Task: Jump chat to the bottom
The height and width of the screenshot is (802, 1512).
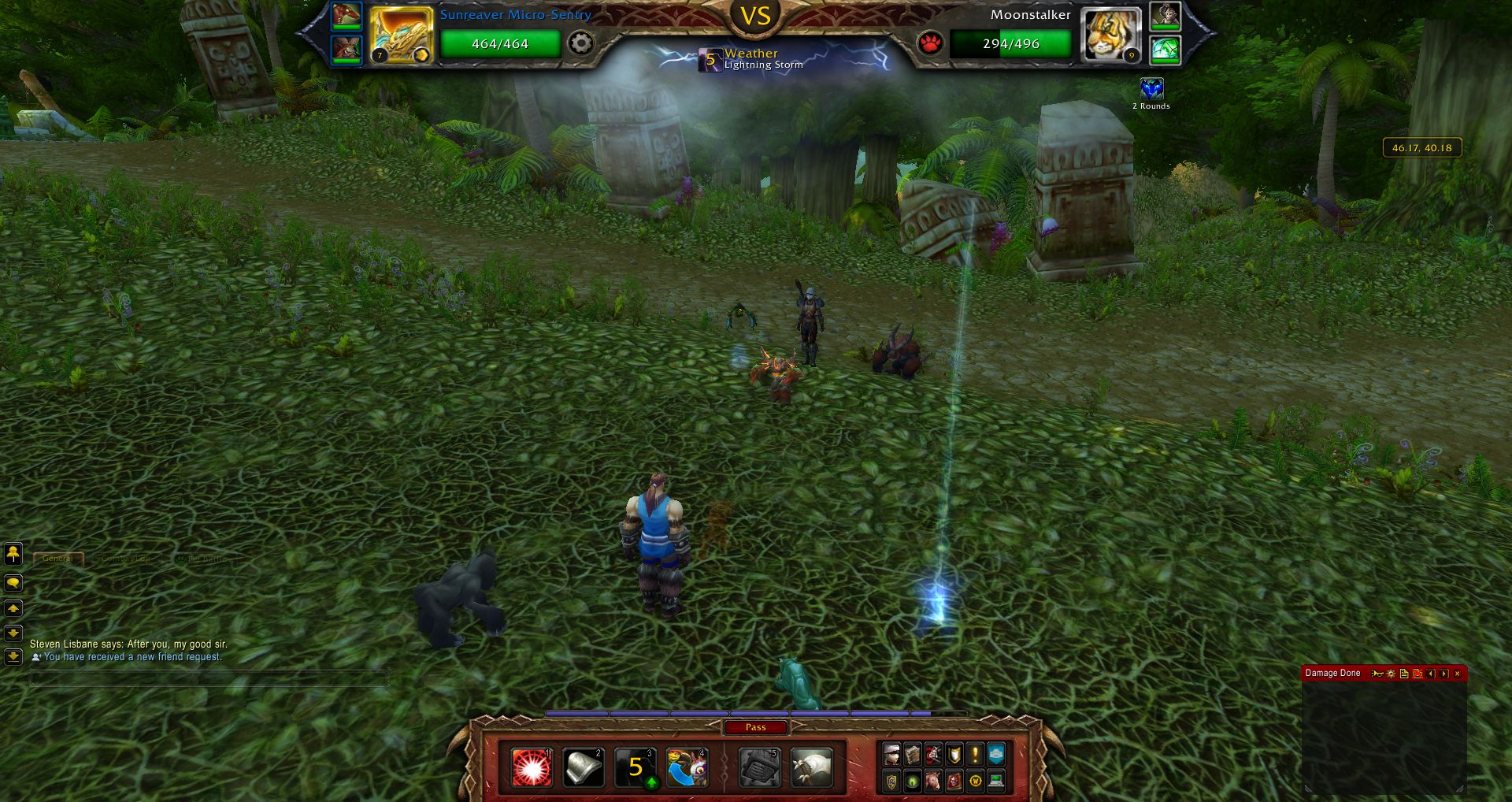Action: point(13,656)
